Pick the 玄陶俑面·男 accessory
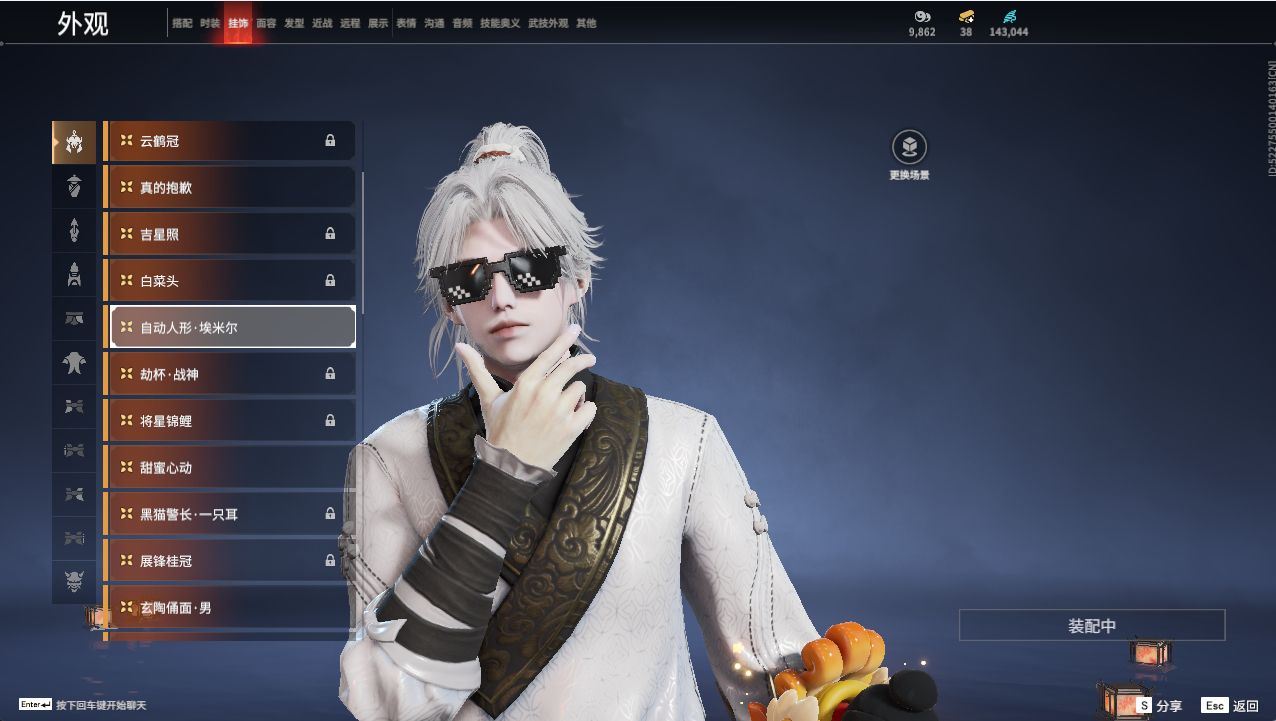This screenshot has height=721, width=1276. (230, 608)
